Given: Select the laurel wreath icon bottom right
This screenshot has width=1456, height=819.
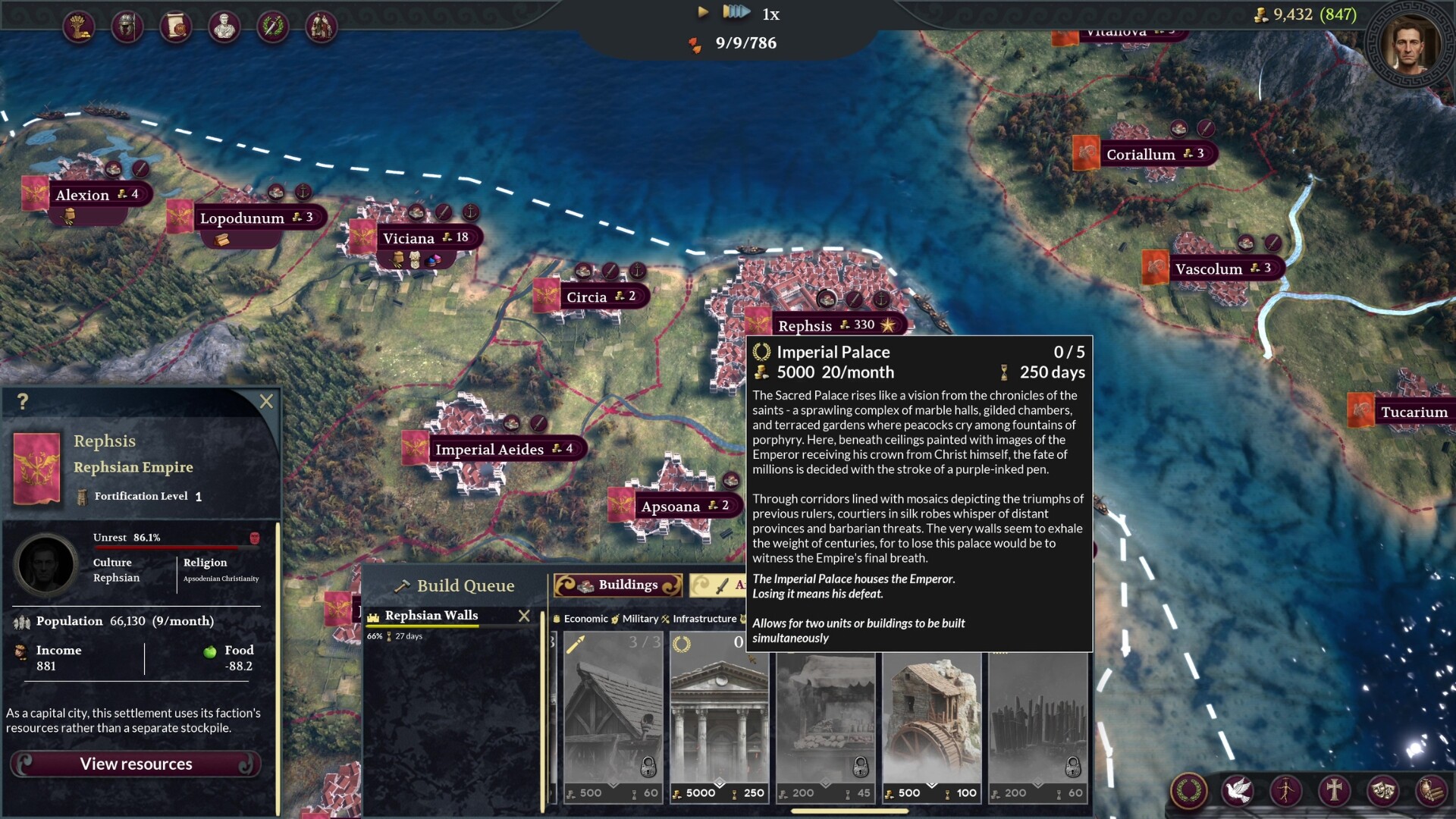Looking at the screenshot, I should point(1188,791).
